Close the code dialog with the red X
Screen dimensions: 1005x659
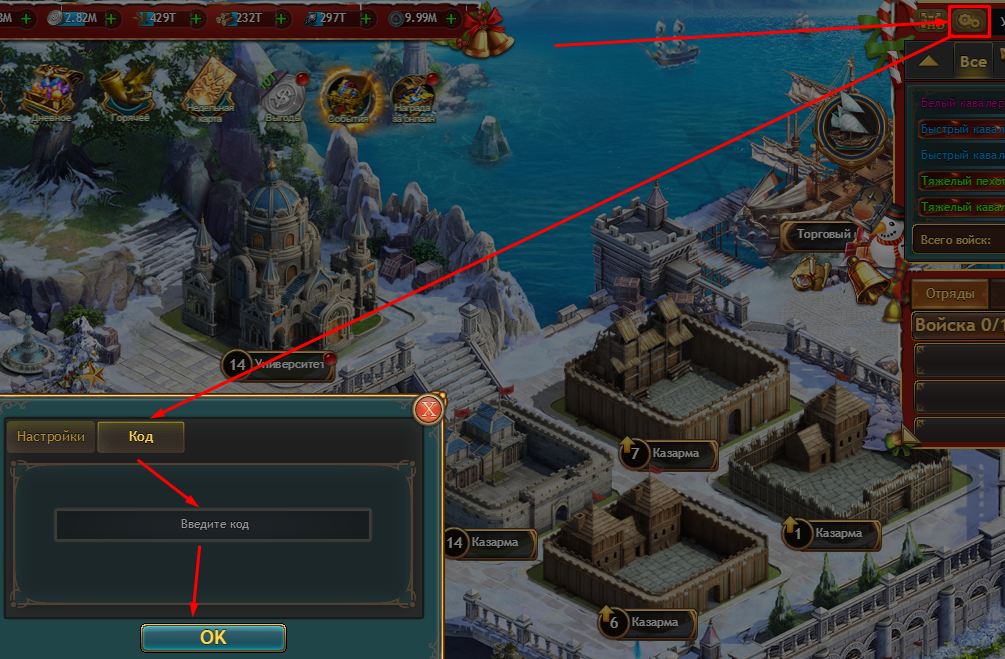[x=429, y=408]
